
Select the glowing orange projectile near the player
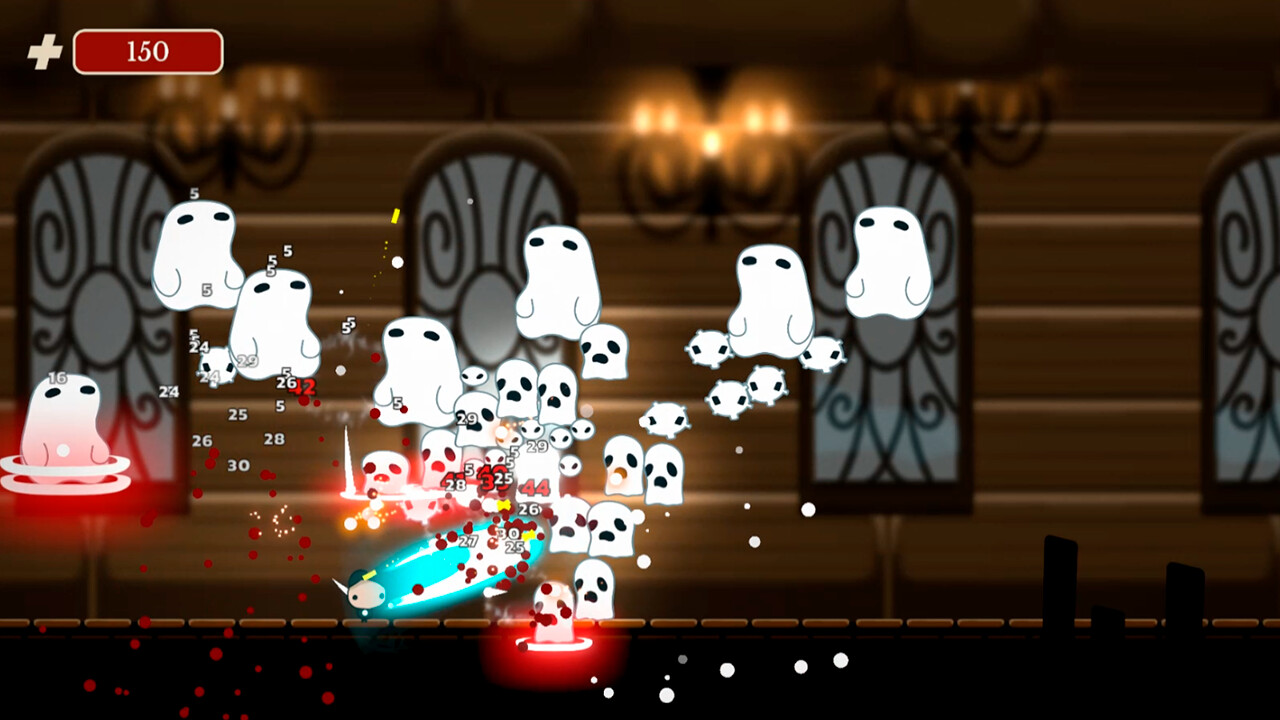(365, 520)
